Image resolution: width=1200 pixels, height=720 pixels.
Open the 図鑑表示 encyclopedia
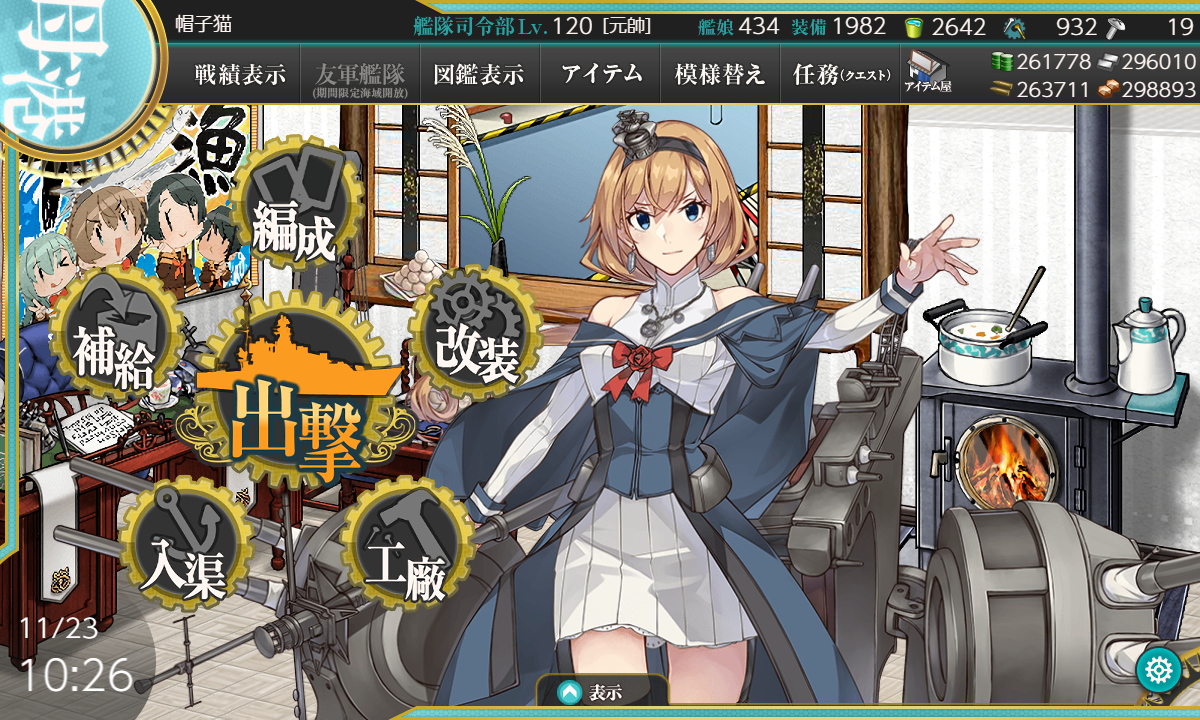[479, 74]
